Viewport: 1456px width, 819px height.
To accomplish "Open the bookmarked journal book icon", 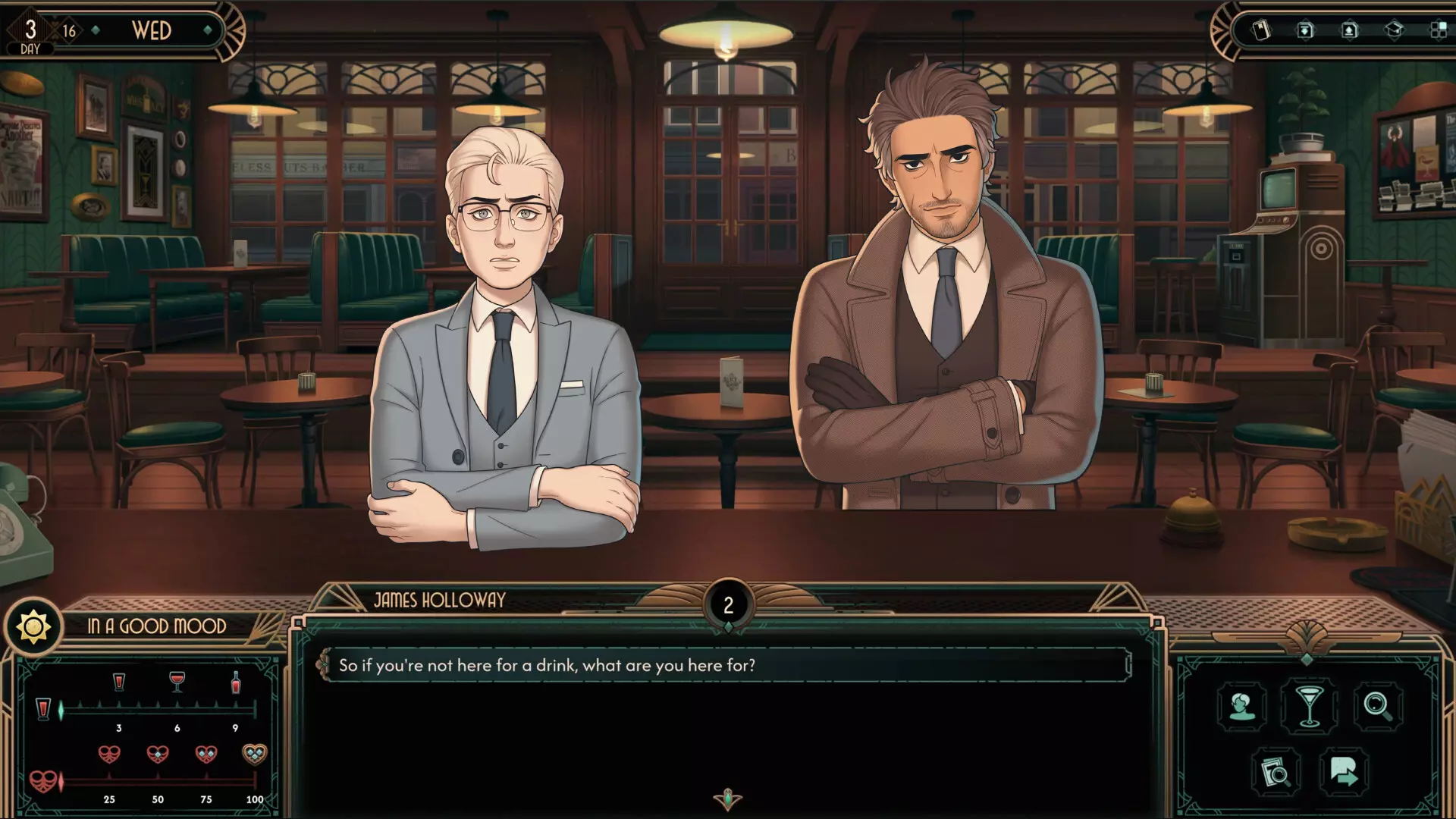I will tap(1260, 30).
